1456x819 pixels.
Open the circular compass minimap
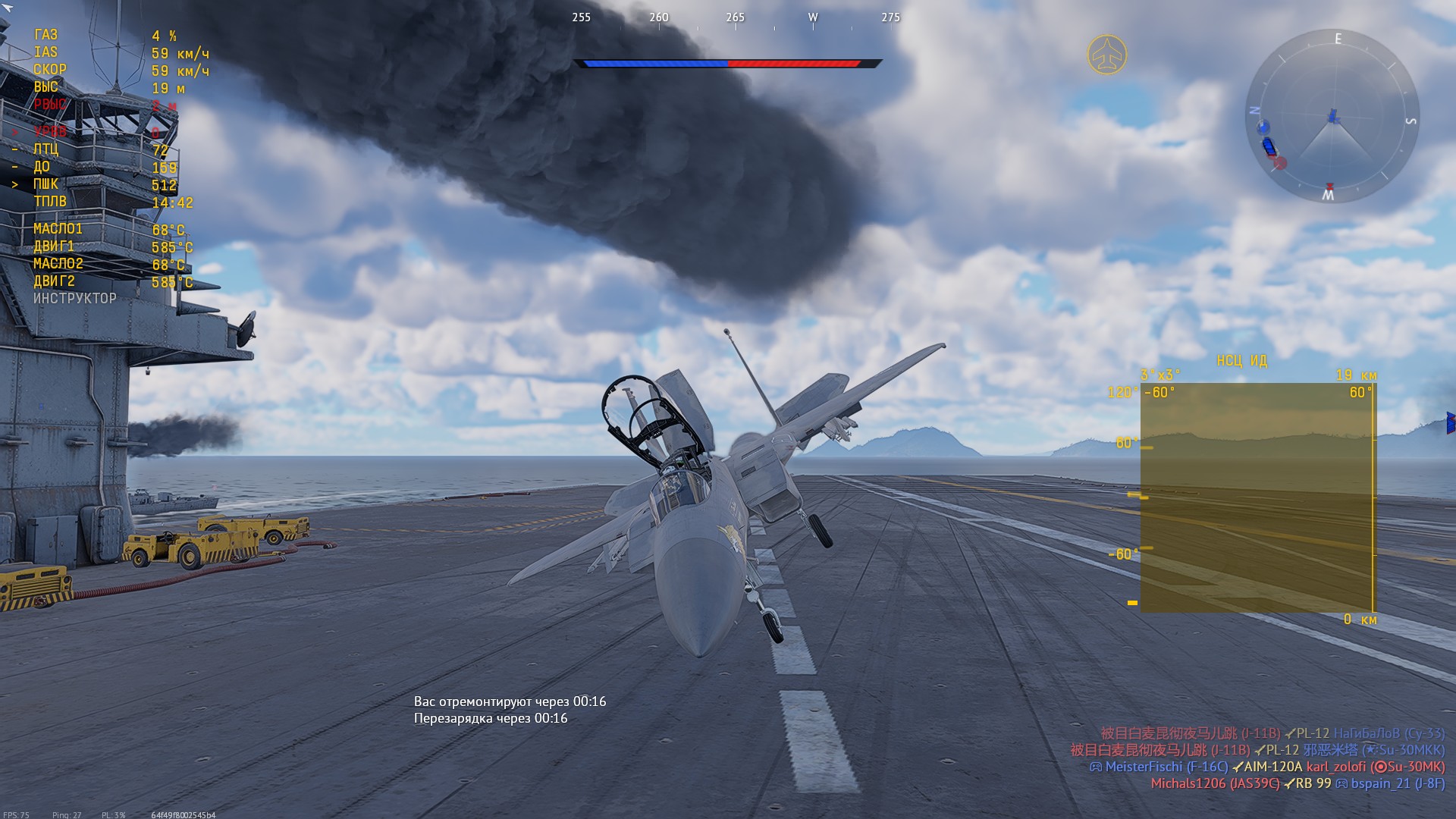[x=1332, y=116]
